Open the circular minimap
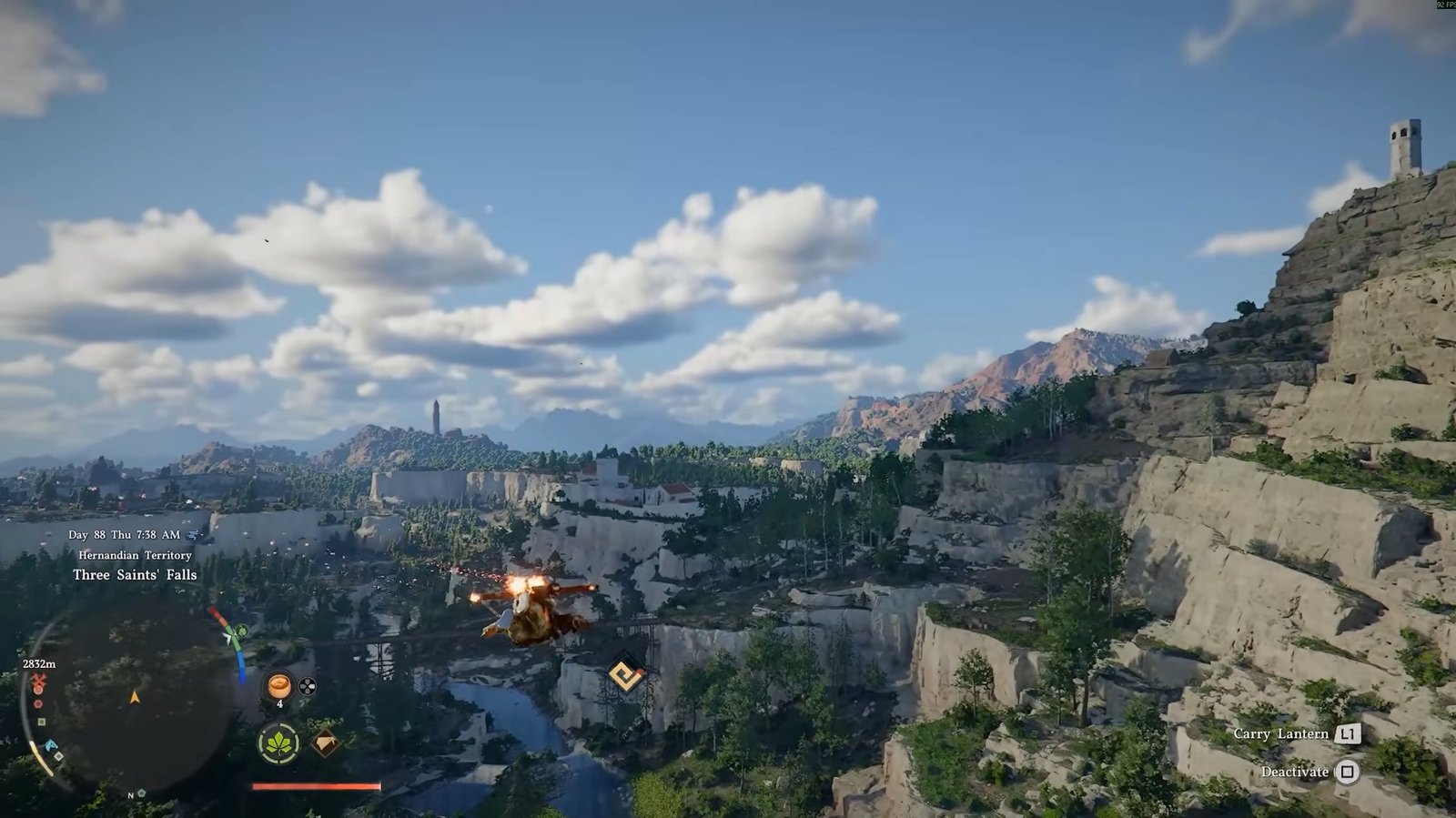 point(134,697)
